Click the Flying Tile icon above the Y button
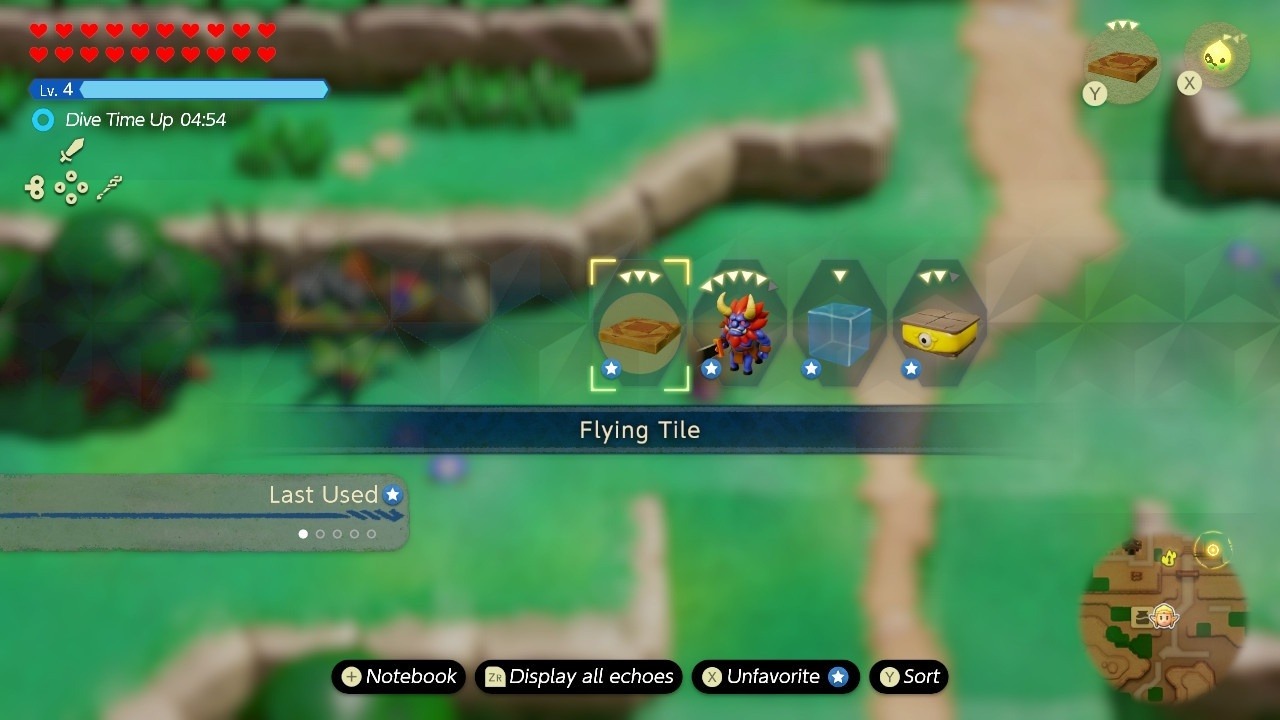Viewport: 1280px width, 720px height. coord(1120,62)
